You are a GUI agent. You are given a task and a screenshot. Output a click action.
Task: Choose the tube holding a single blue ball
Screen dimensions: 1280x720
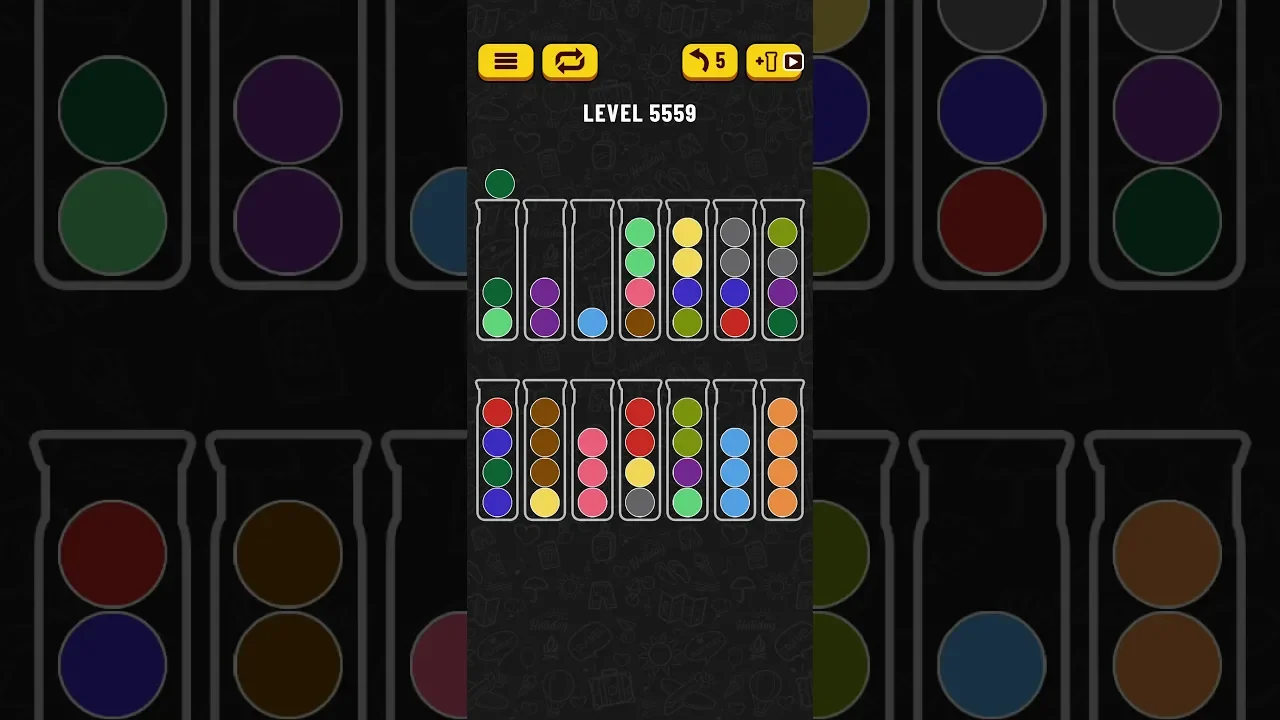[593, 272]
